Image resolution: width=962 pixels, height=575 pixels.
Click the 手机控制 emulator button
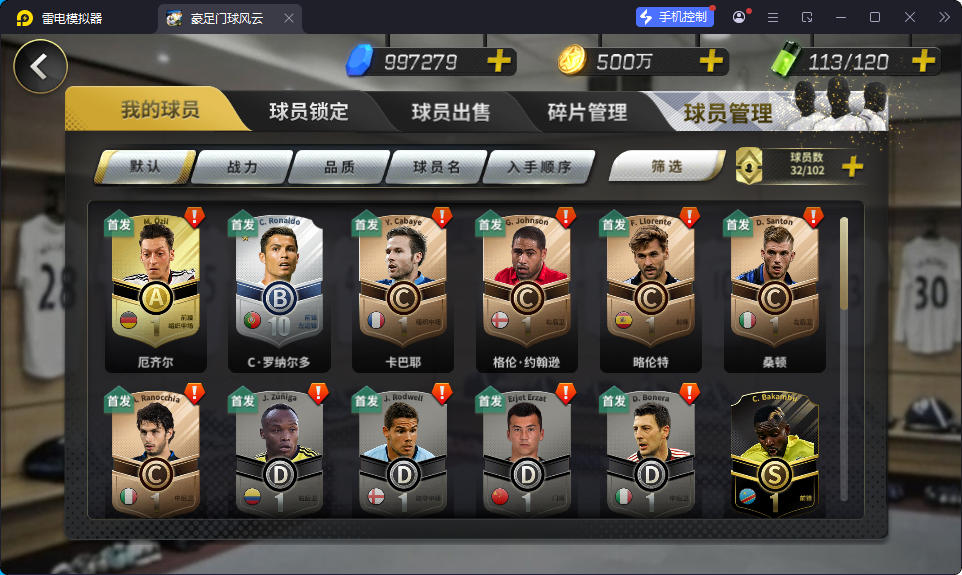coord(675,17)
